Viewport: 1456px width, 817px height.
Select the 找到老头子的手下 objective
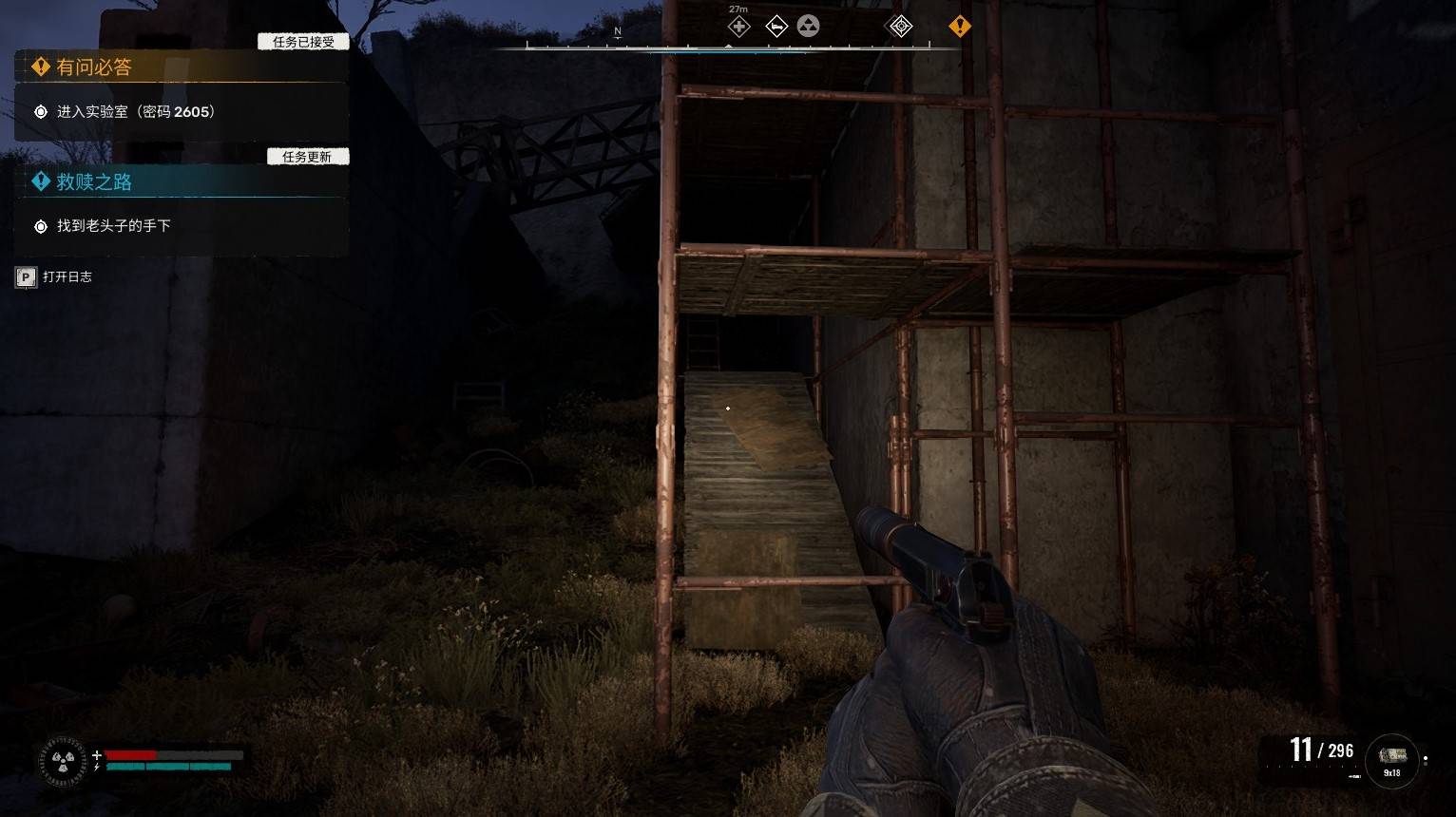[113, 226]
